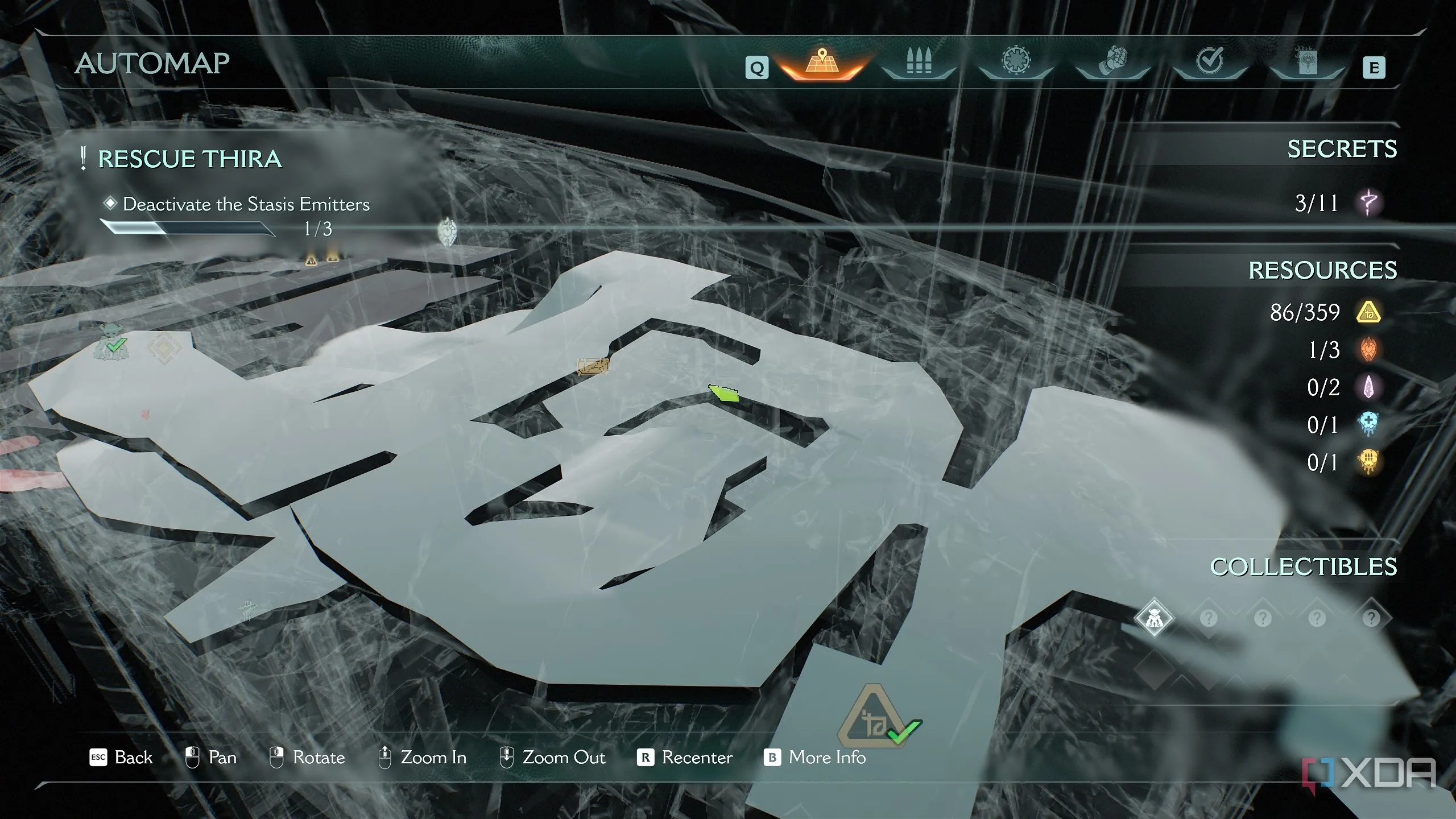Viewport: 1456px width, 819px height.
Task: Click the yellow gold resource icon
Action: coord(1368,312)
